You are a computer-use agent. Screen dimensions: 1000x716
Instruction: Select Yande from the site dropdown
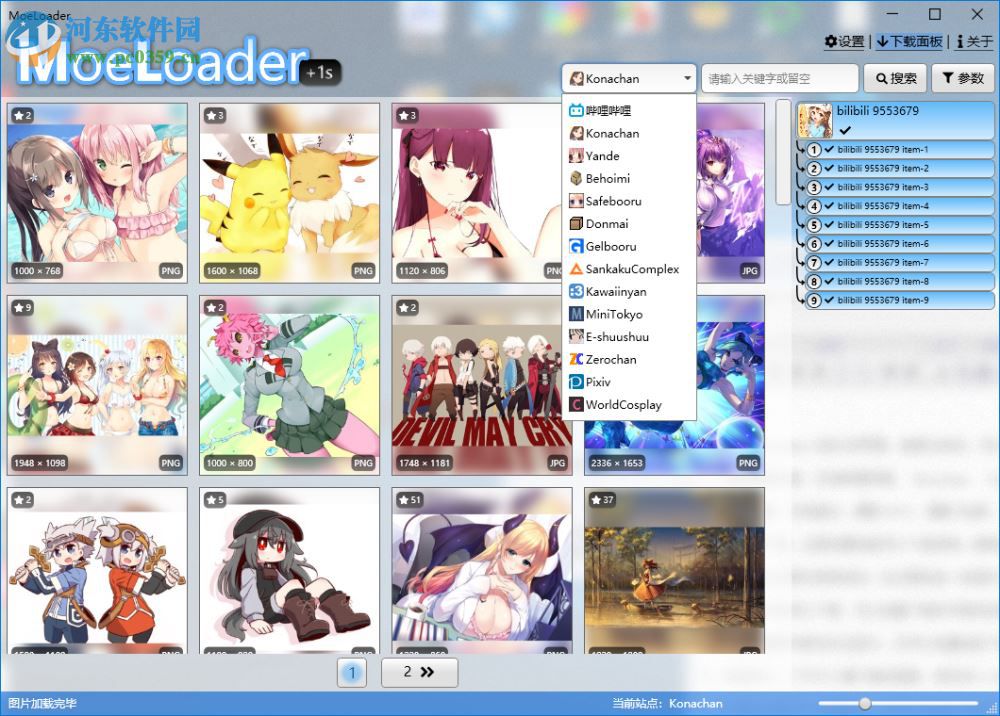[602, 156]
